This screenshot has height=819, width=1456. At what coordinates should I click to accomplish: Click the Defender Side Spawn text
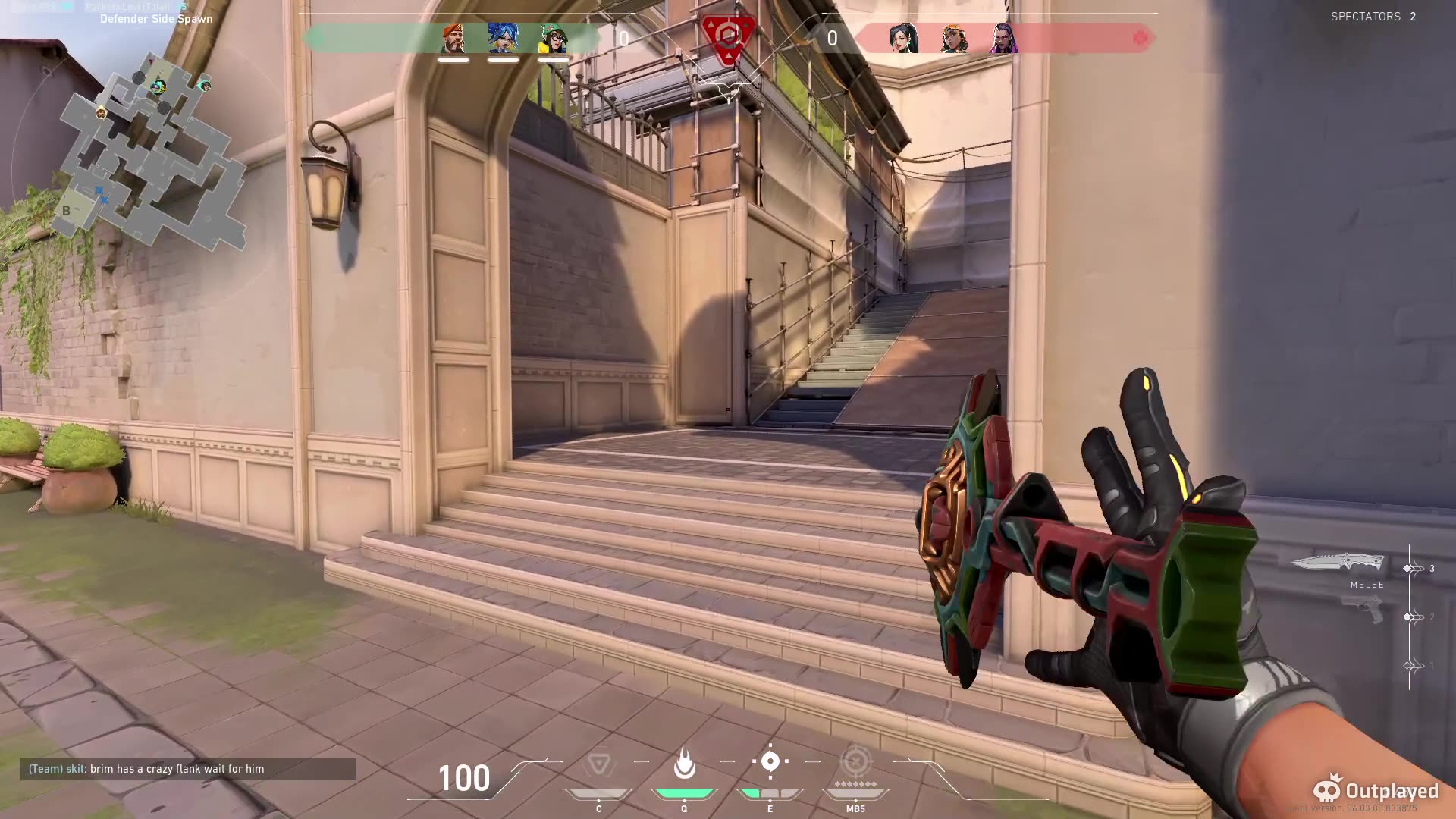coord(154,19)
